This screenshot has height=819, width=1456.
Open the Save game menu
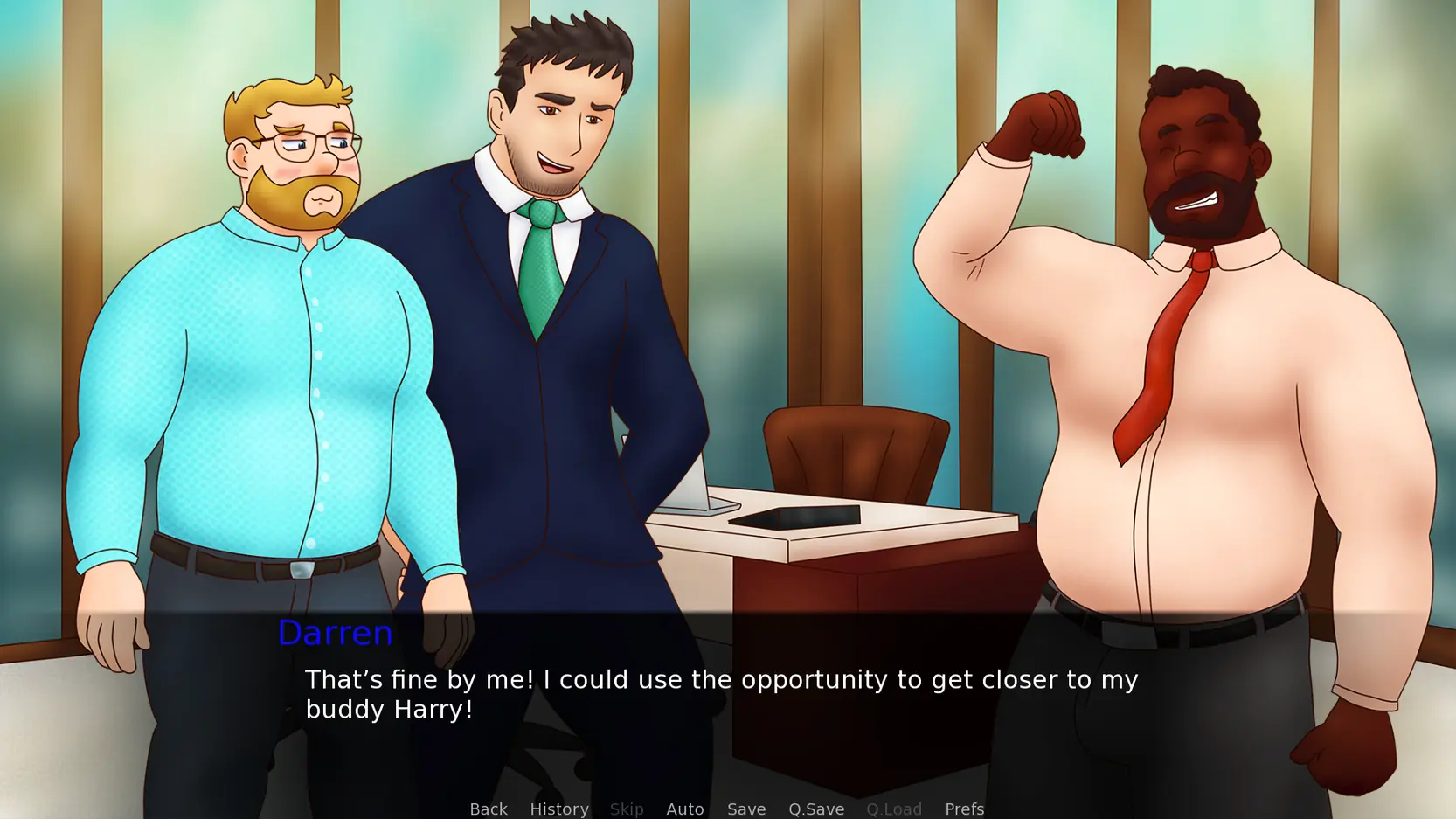745,809
